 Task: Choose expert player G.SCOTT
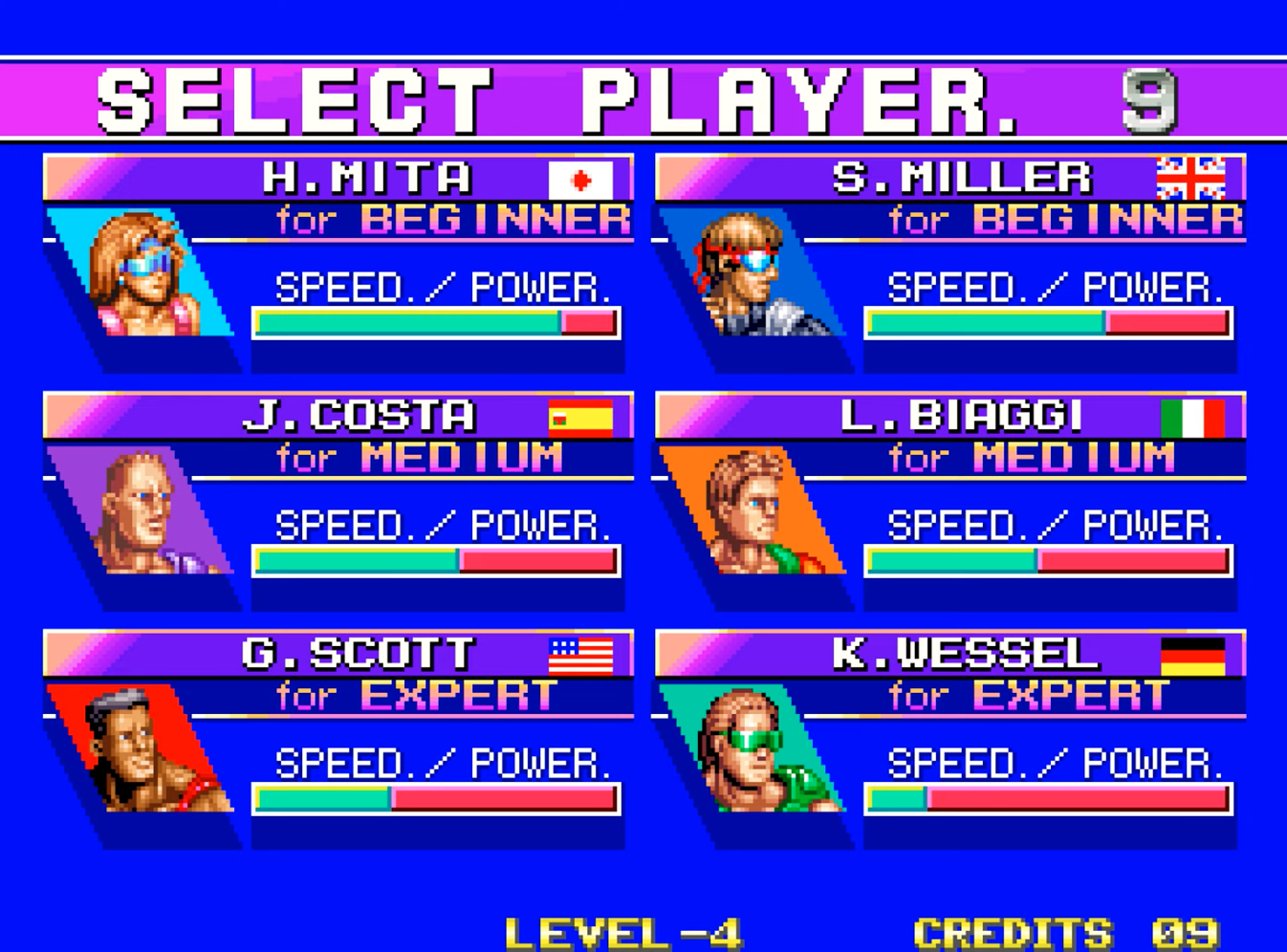[358, 655]
